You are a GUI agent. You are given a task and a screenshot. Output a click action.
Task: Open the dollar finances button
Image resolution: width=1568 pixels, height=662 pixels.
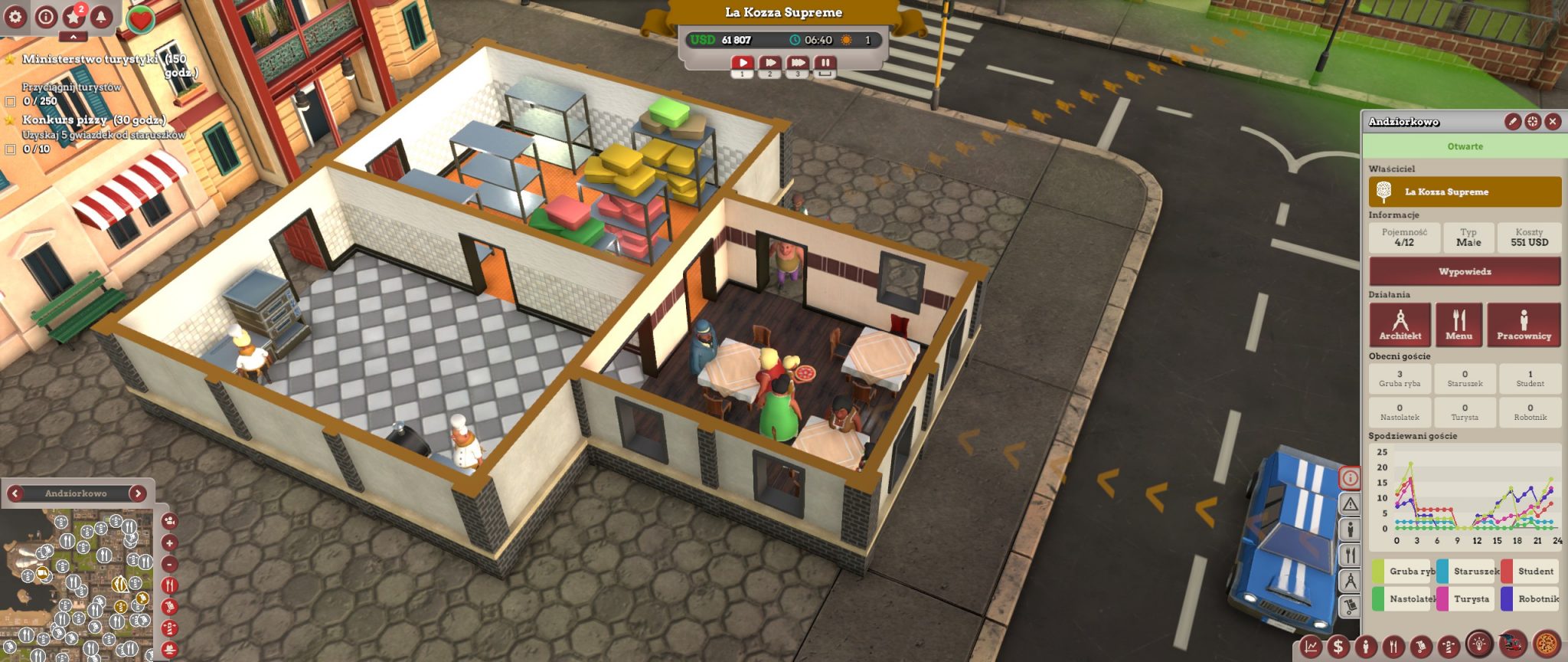1338,647
